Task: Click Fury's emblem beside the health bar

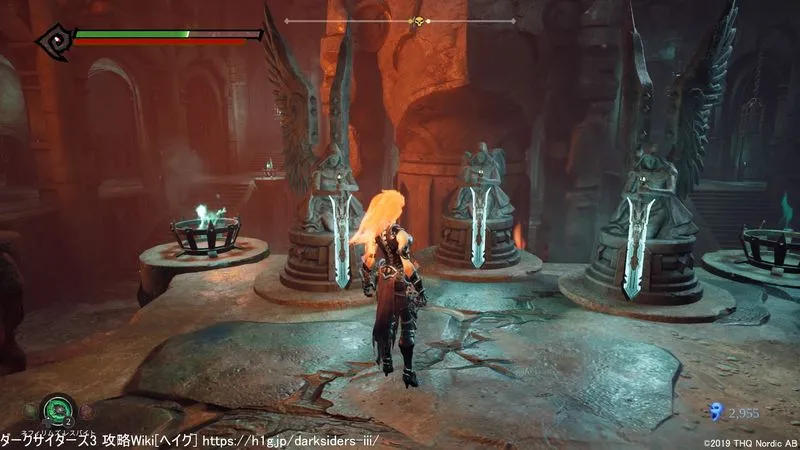Action: pos(52,41)
